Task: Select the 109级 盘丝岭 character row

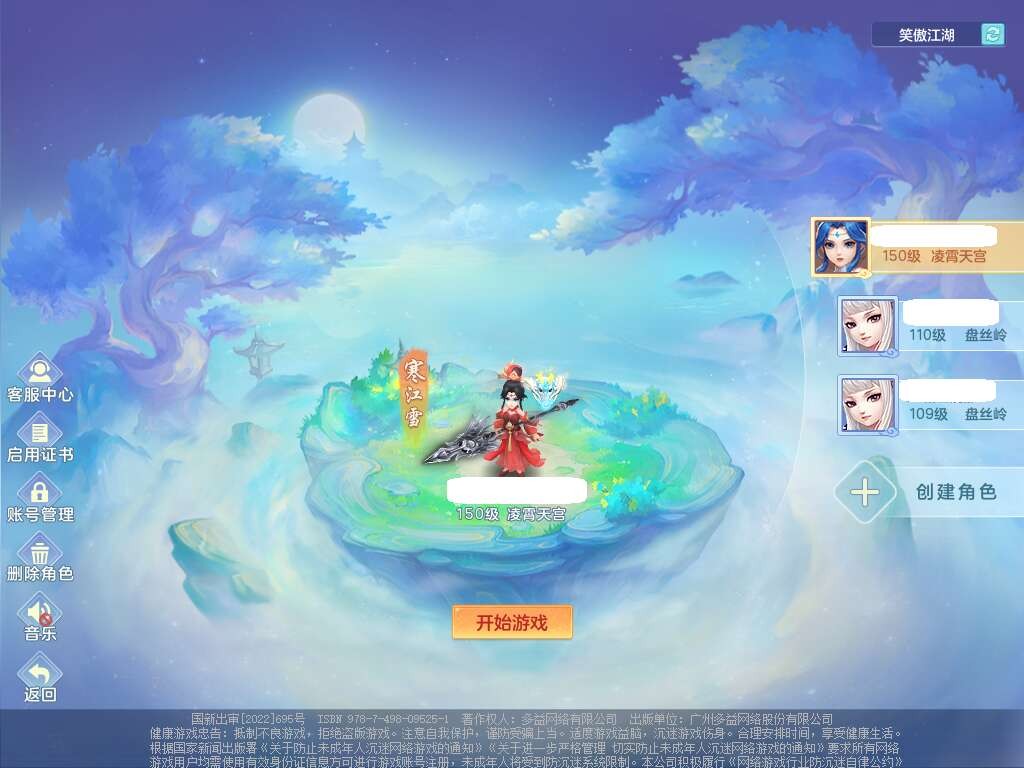Action: click(930, 404)
